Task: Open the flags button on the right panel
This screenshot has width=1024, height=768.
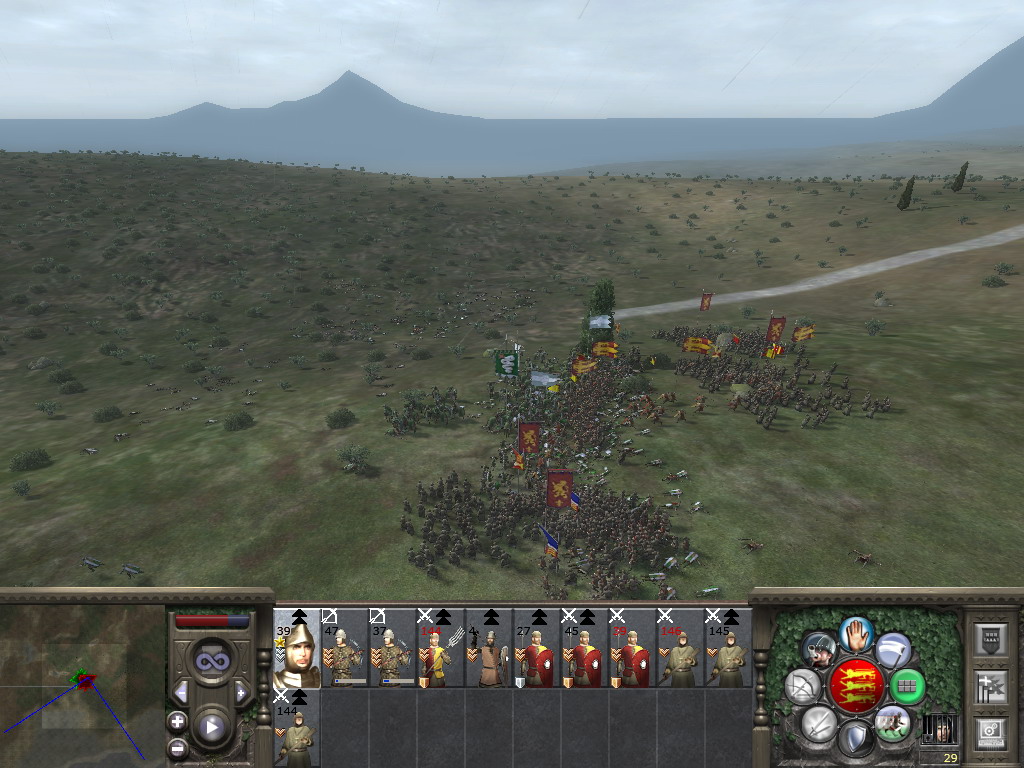Action: coord(990,687)
